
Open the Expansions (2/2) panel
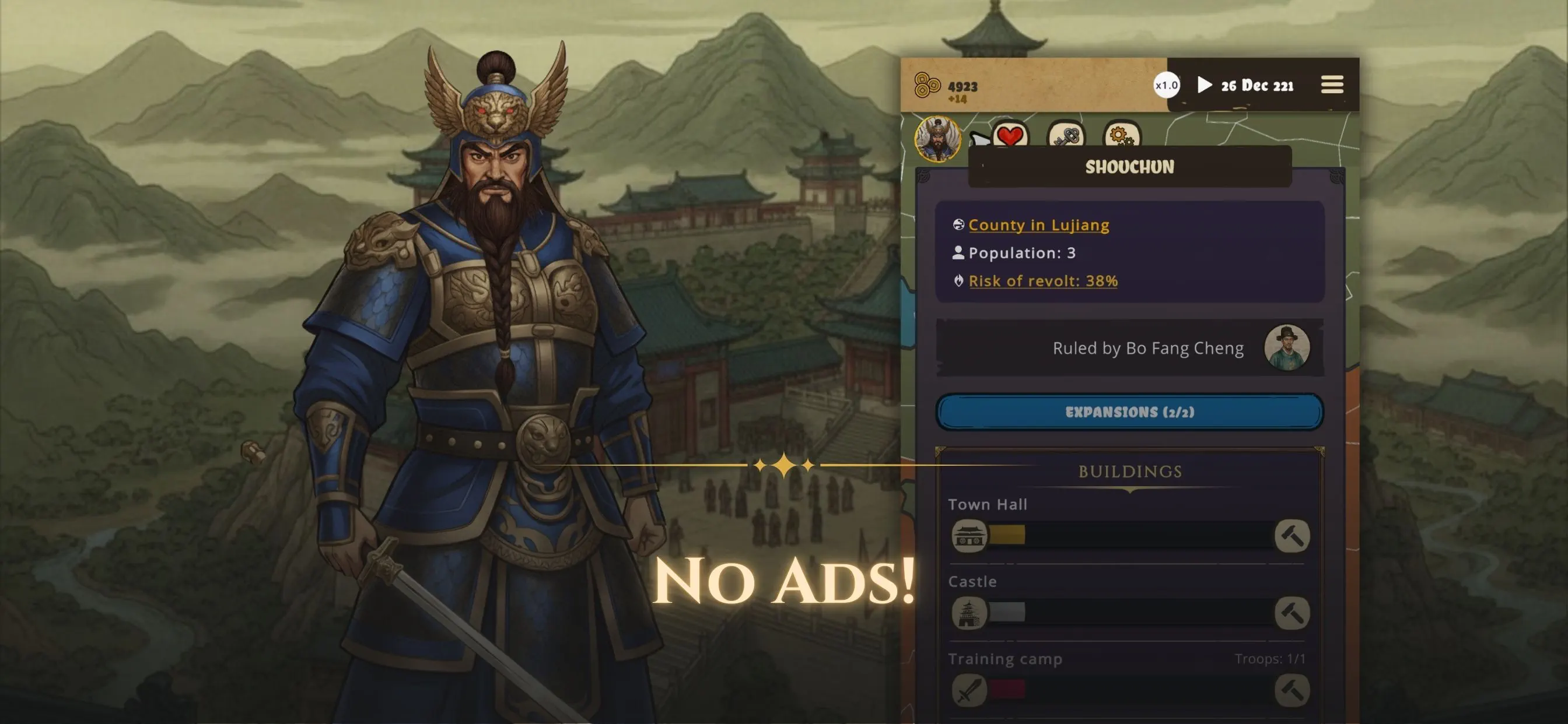1129,412
